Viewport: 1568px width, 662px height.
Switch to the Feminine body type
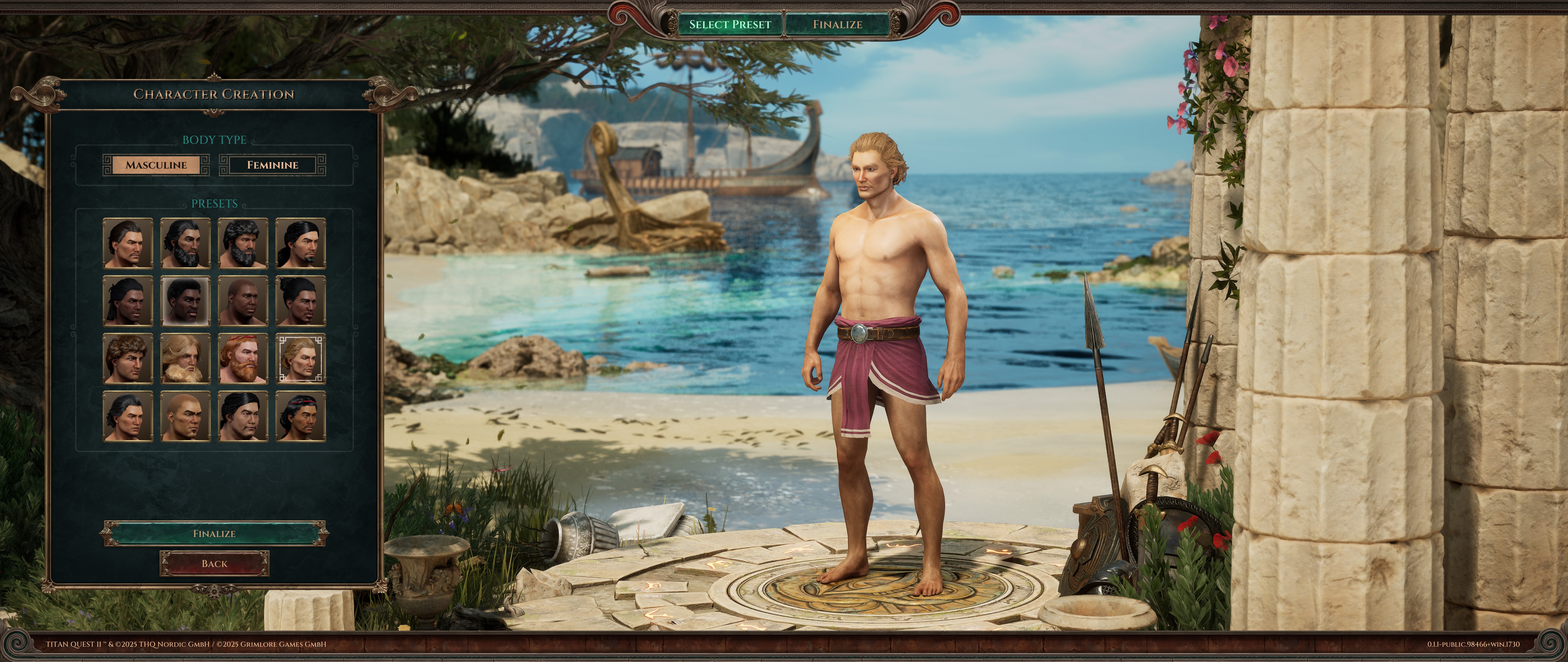click(x=272, y=165)
